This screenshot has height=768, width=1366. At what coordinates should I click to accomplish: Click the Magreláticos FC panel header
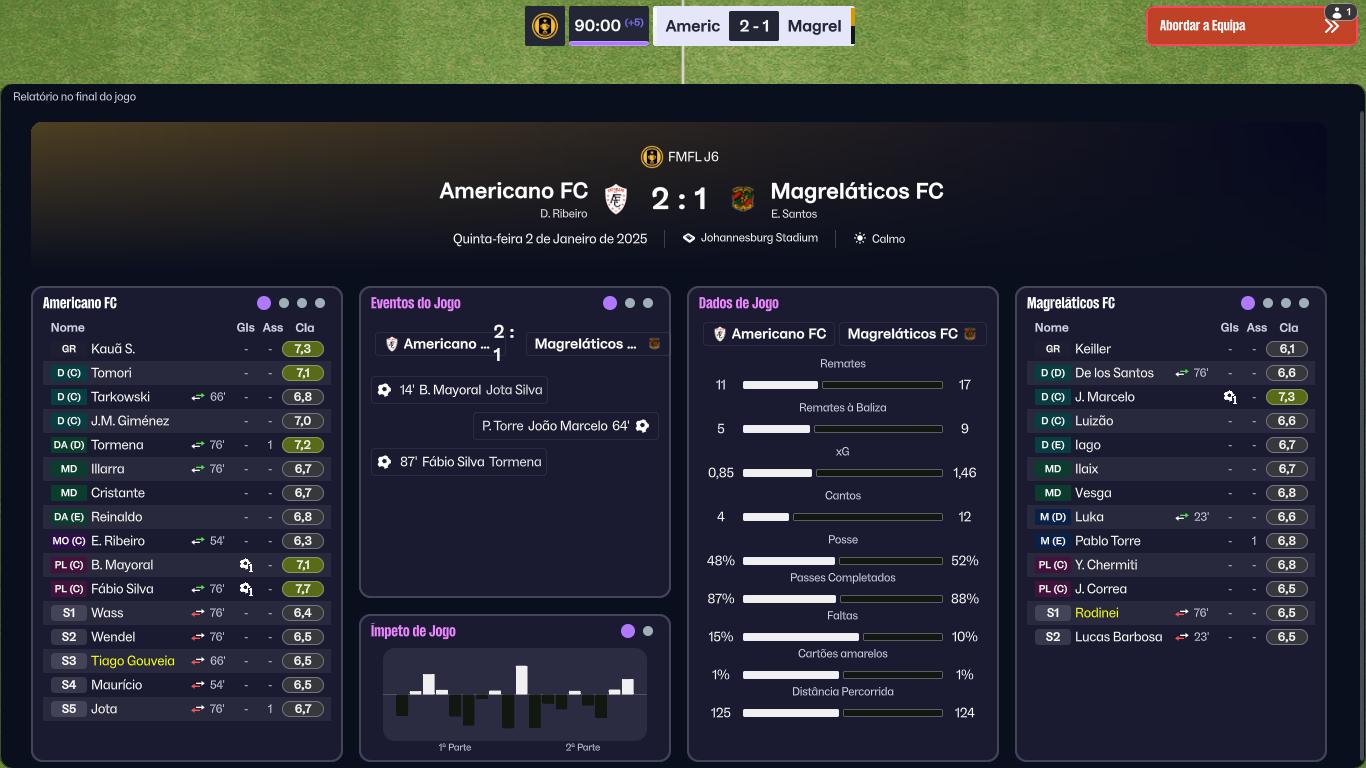click(x=1071, y=303)
